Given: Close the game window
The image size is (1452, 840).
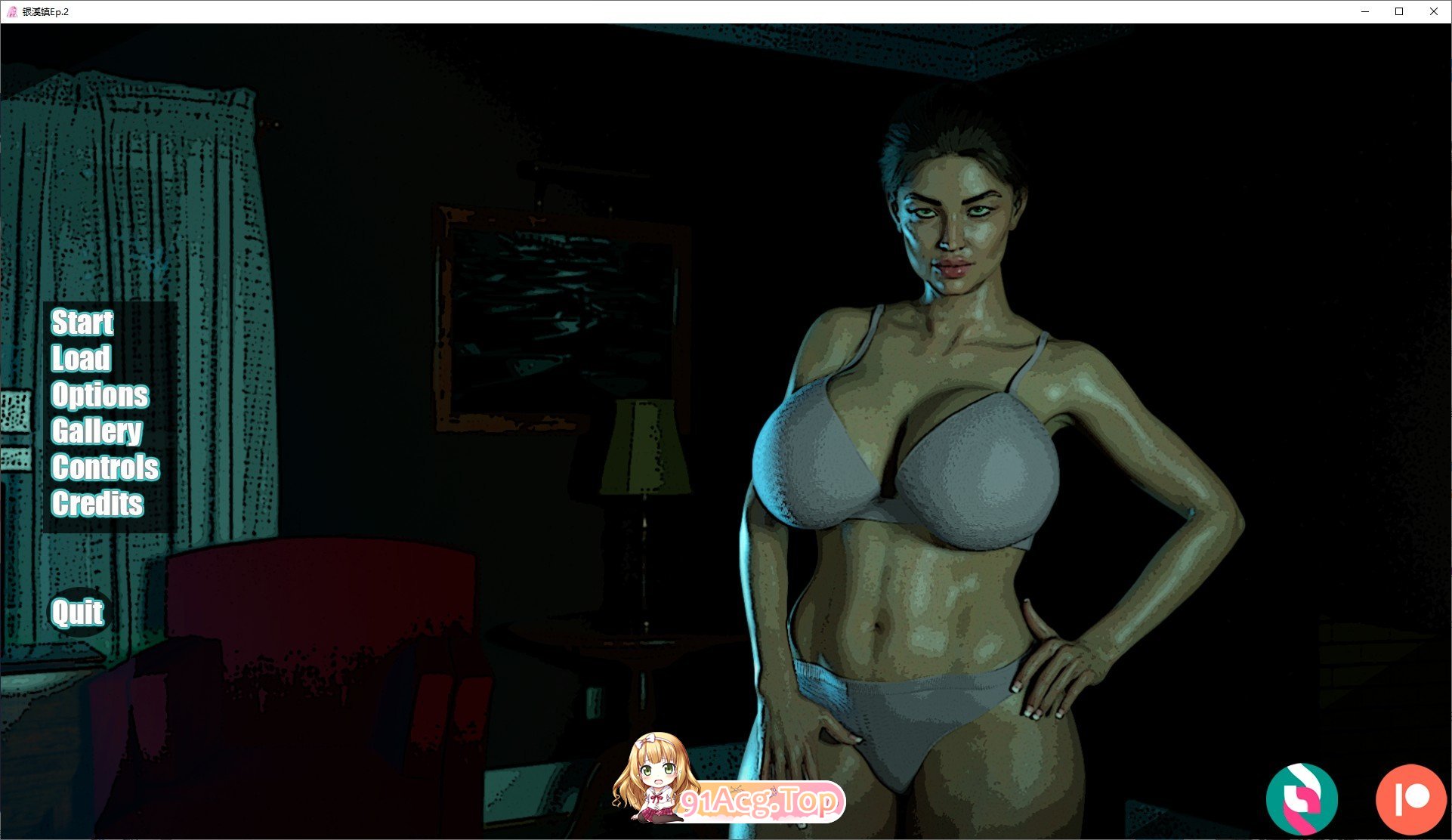Looking at the screenshot, I should tap(1433, 11).
